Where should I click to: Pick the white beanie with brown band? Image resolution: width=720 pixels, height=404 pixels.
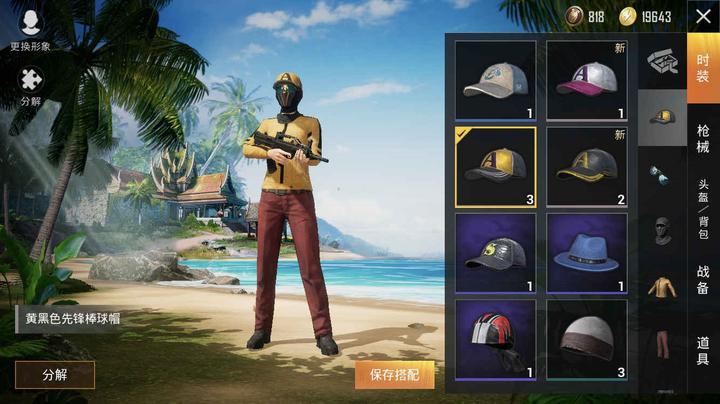tap(586, 340)
